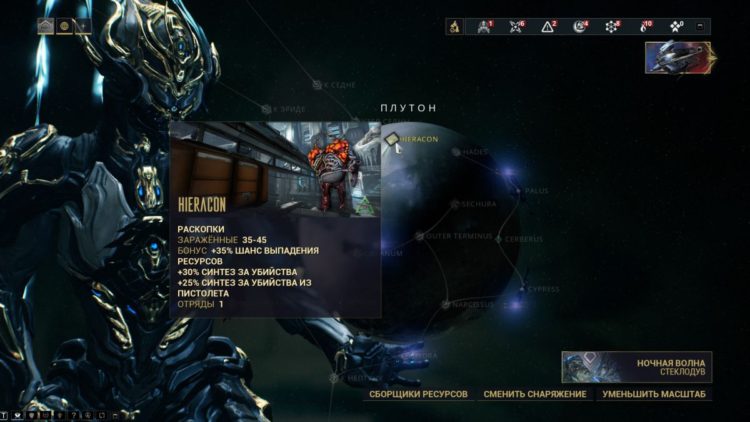Choose the Palus mission node

pos(518,189)
